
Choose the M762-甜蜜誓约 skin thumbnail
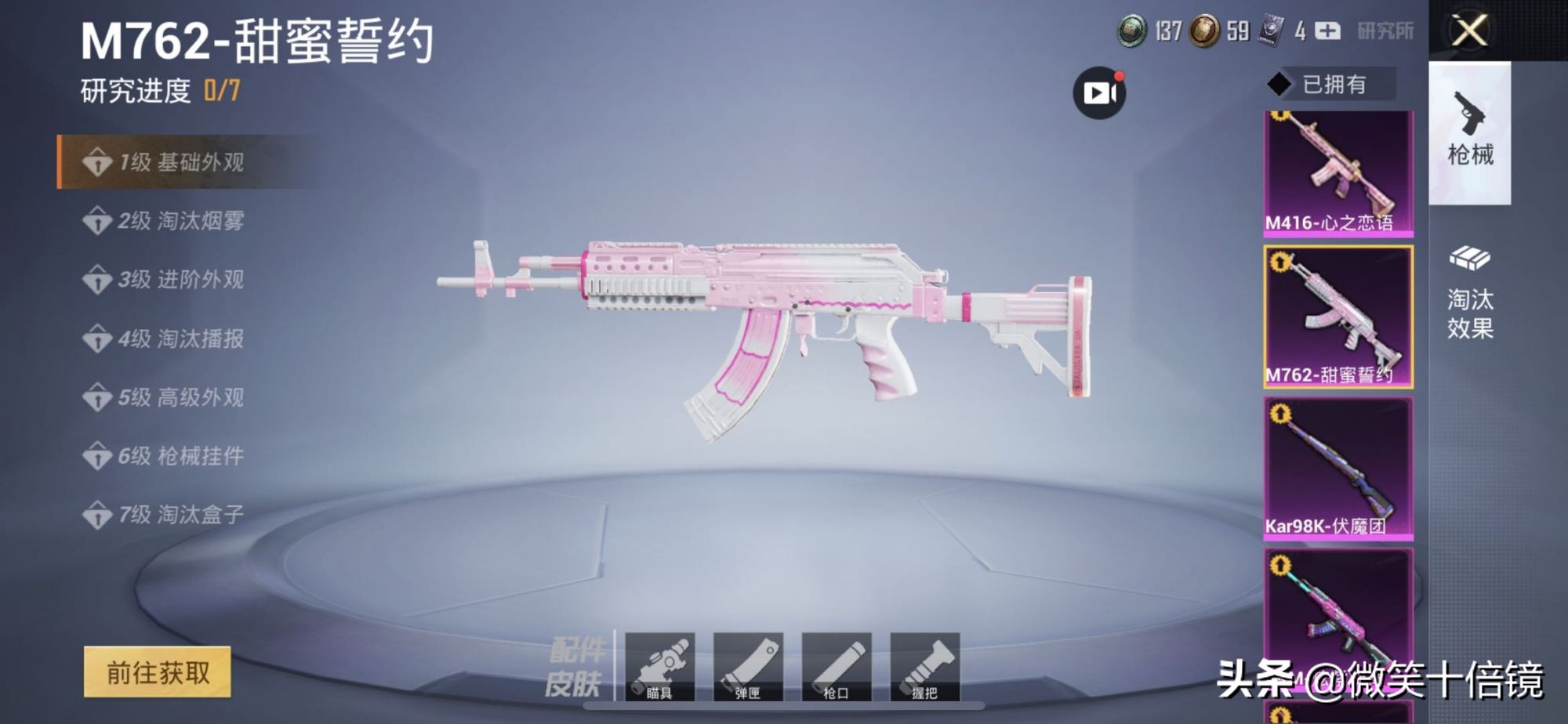(x=1338, y=317)
